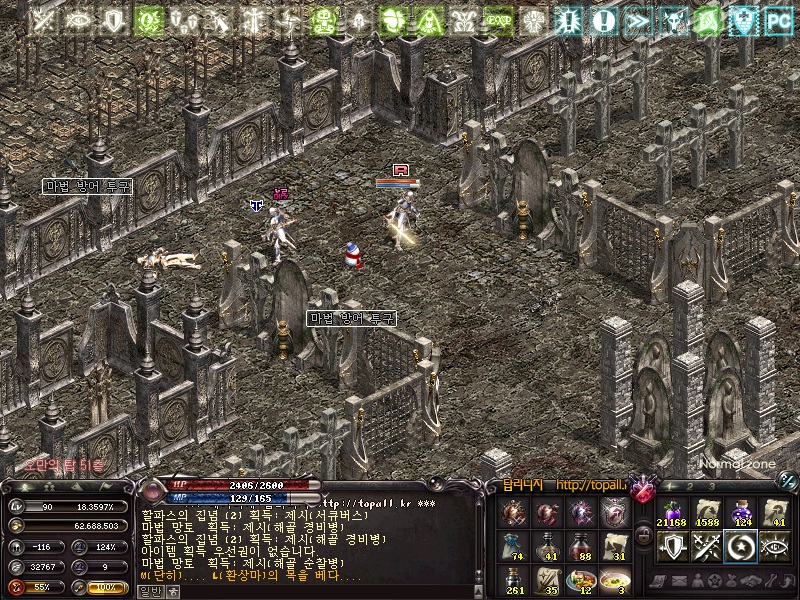Select the blue pouch slot with 74

pyautogui.click(x=514, y=547)
